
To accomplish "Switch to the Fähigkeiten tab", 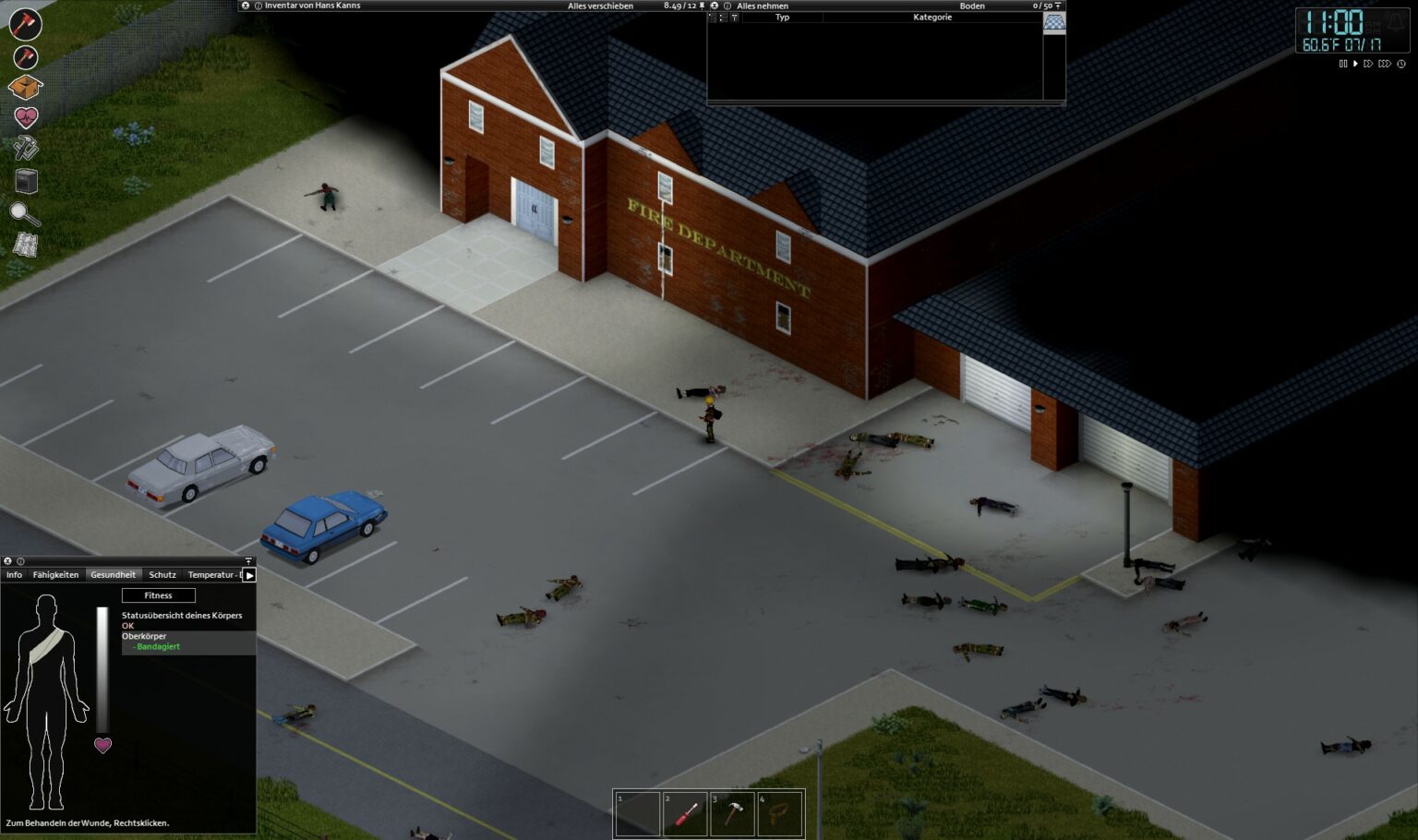I will point(56,574).
